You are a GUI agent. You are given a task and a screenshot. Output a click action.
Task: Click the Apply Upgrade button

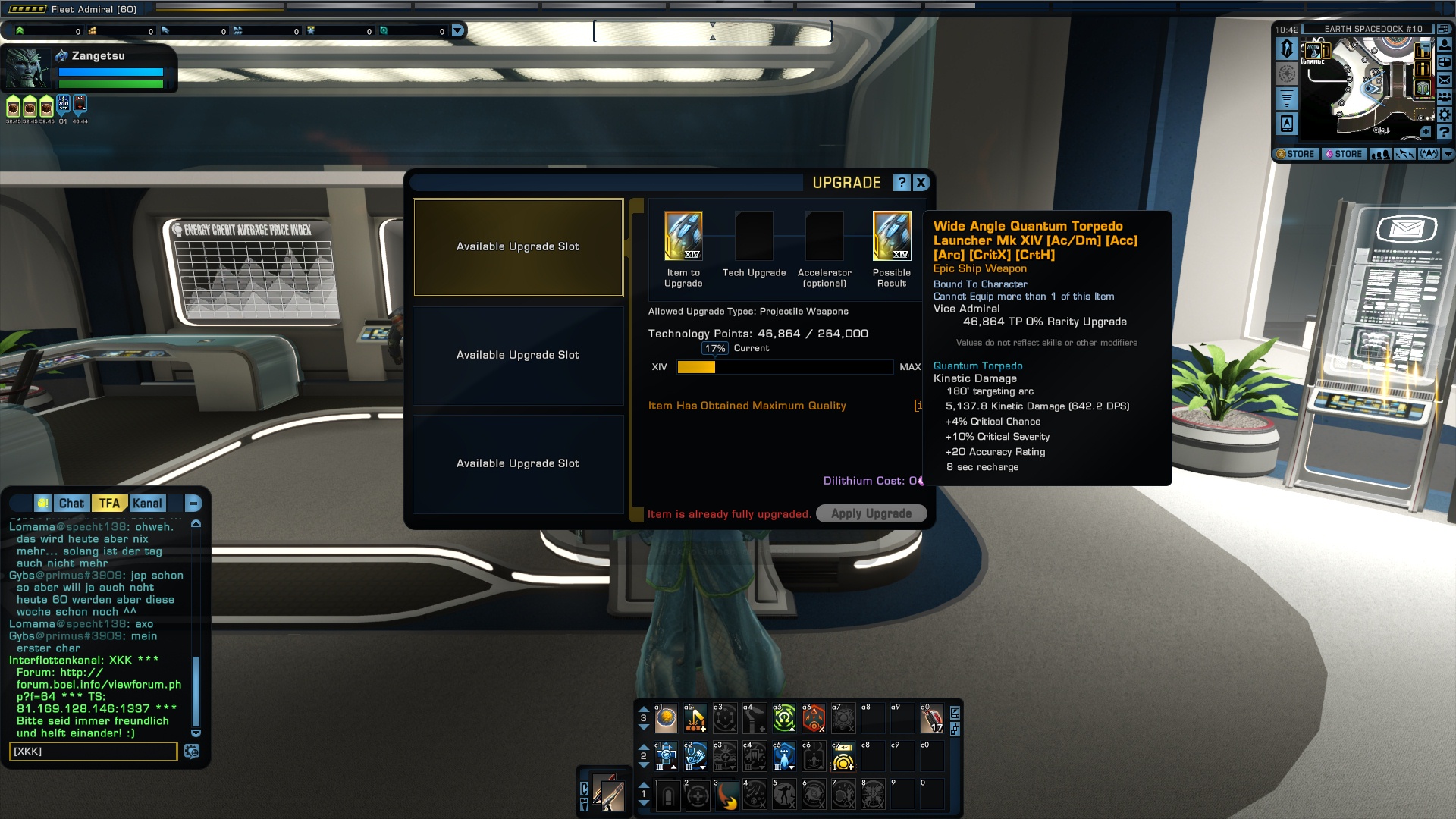tap(871, 513)
